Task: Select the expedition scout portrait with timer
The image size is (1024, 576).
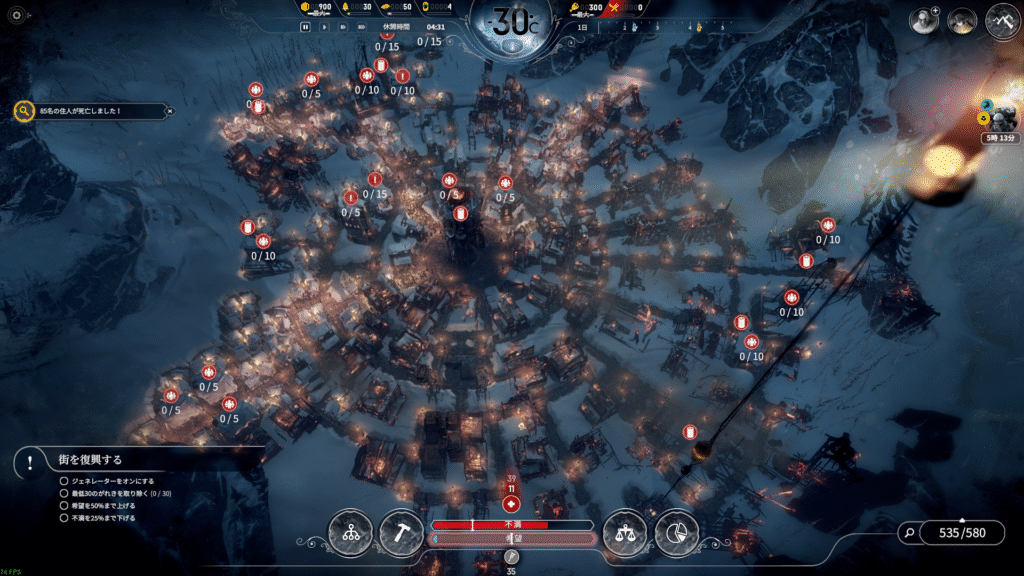Action: click(999, 115)
